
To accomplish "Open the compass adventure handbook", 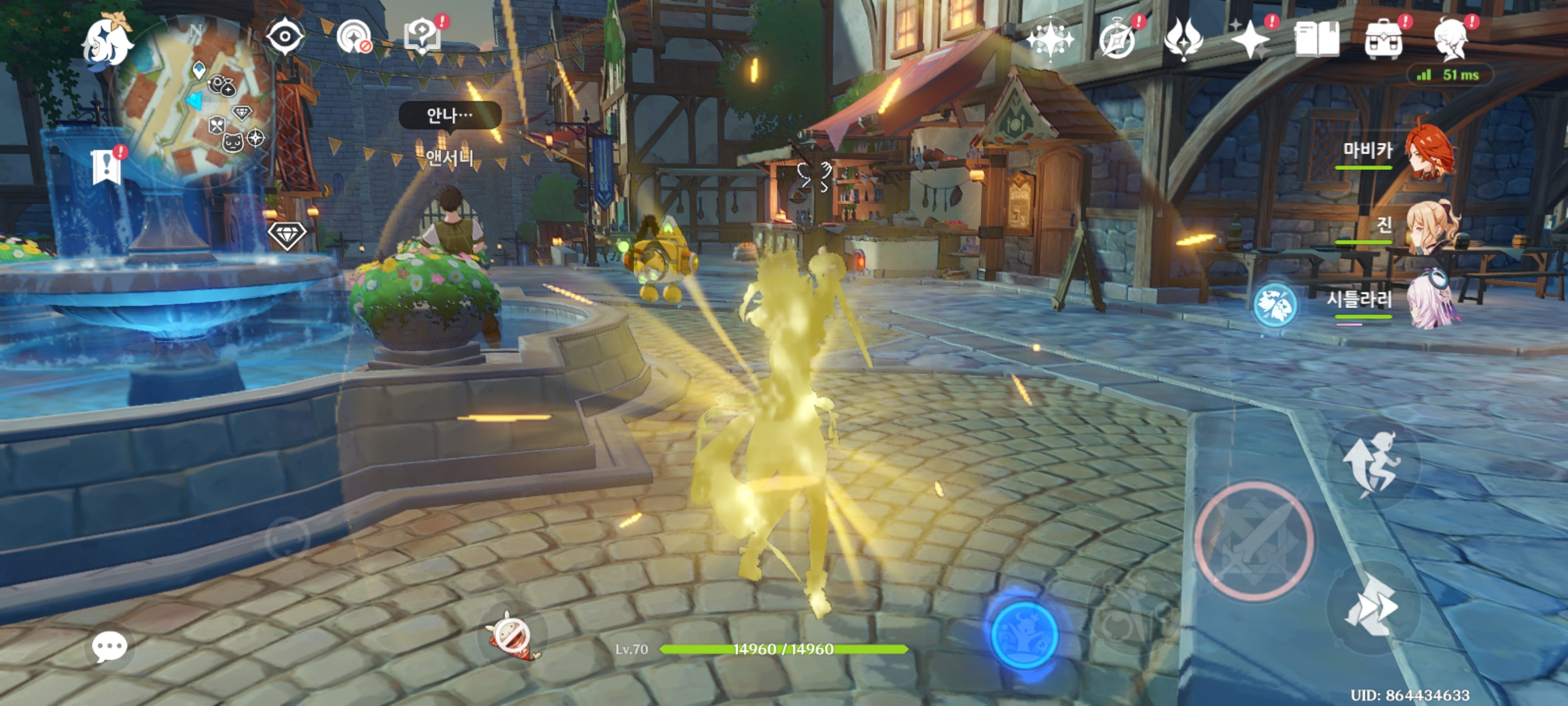I will click(x=1117, y=39).
